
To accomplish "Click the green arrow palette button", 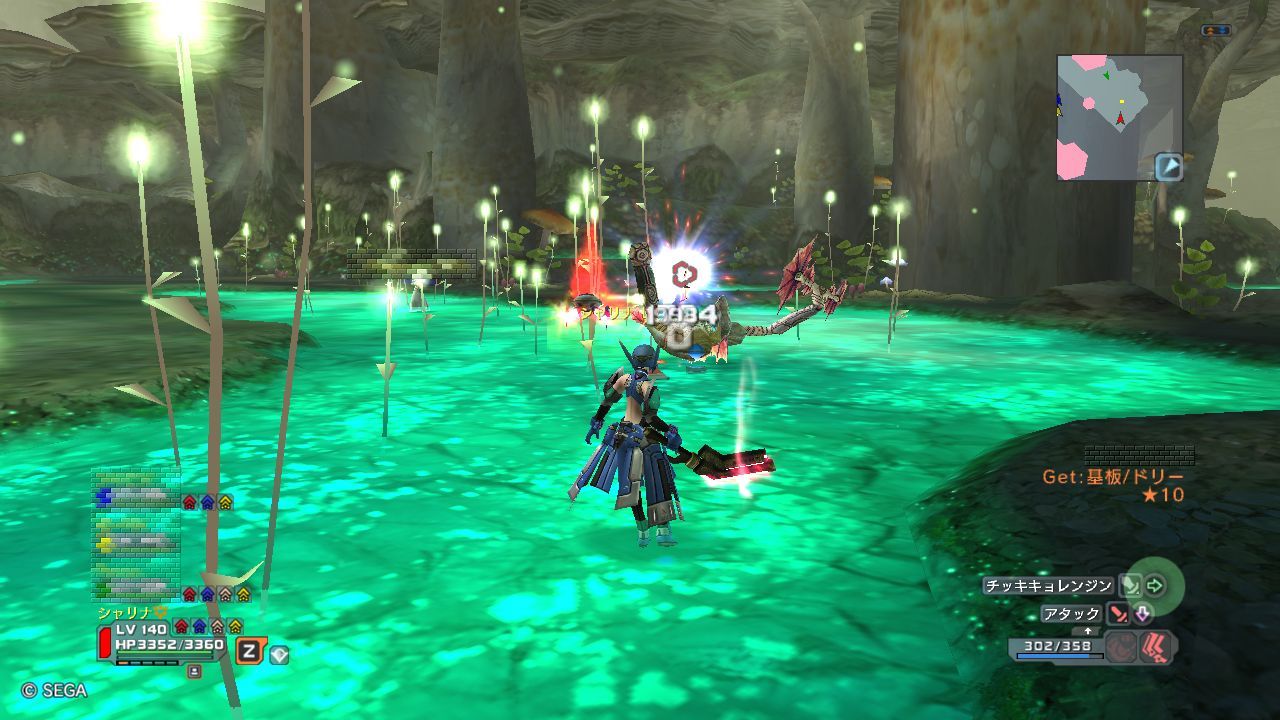I will tap(1156, 586).
